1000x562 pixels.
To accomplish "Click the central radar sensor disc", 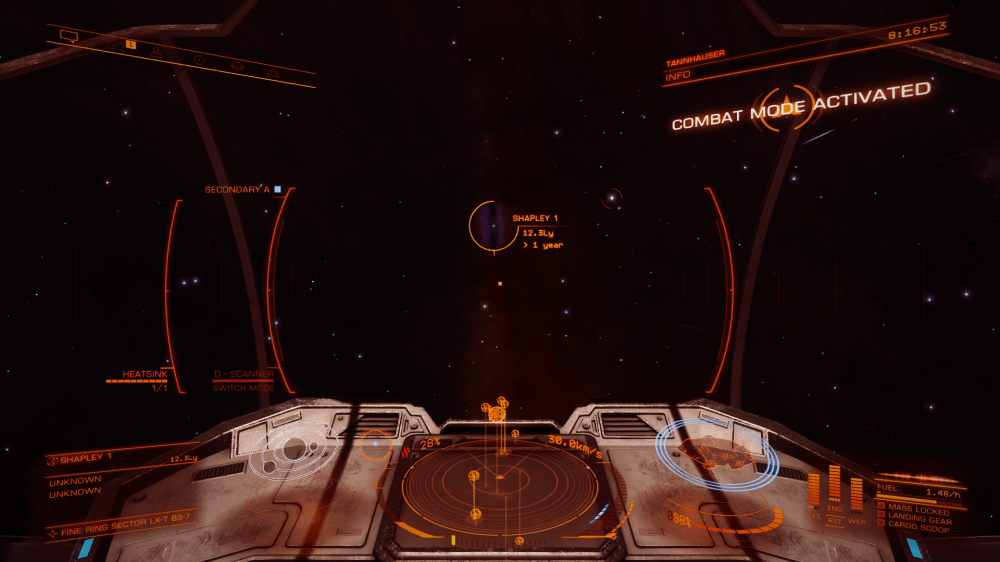I will tap(499, 487).
